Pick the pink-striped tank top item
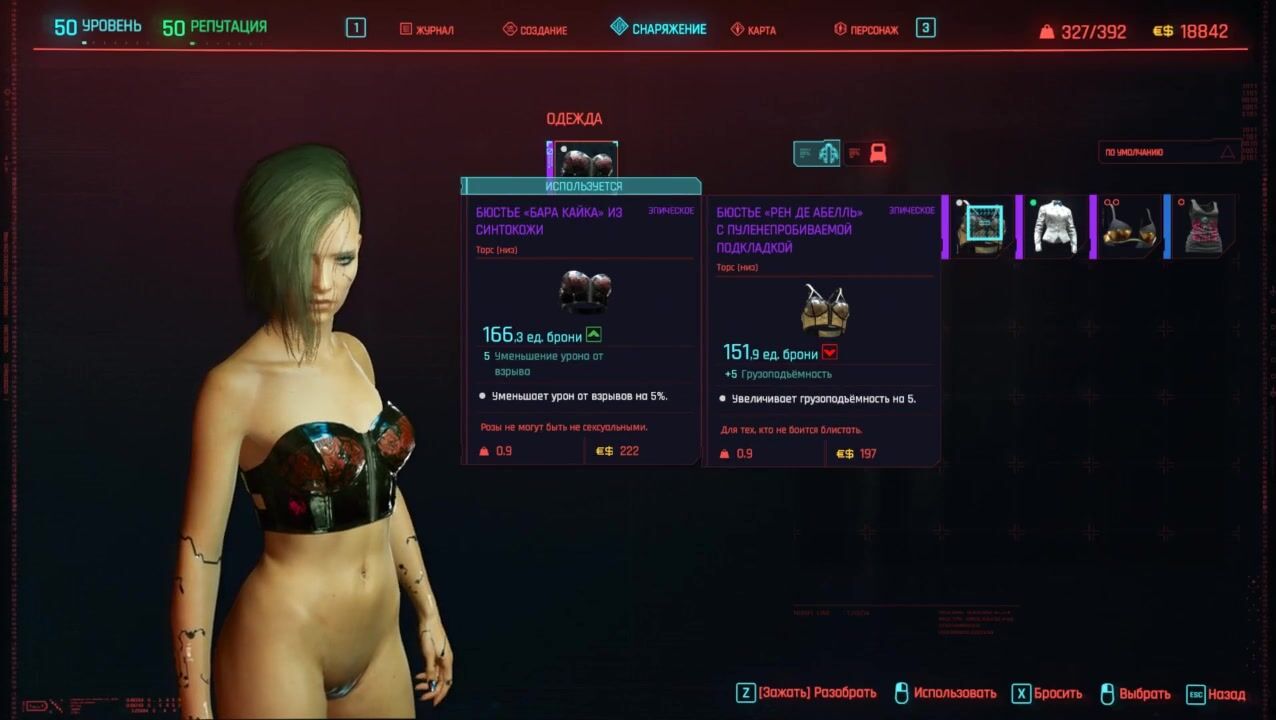 [x=1203, y=227]
